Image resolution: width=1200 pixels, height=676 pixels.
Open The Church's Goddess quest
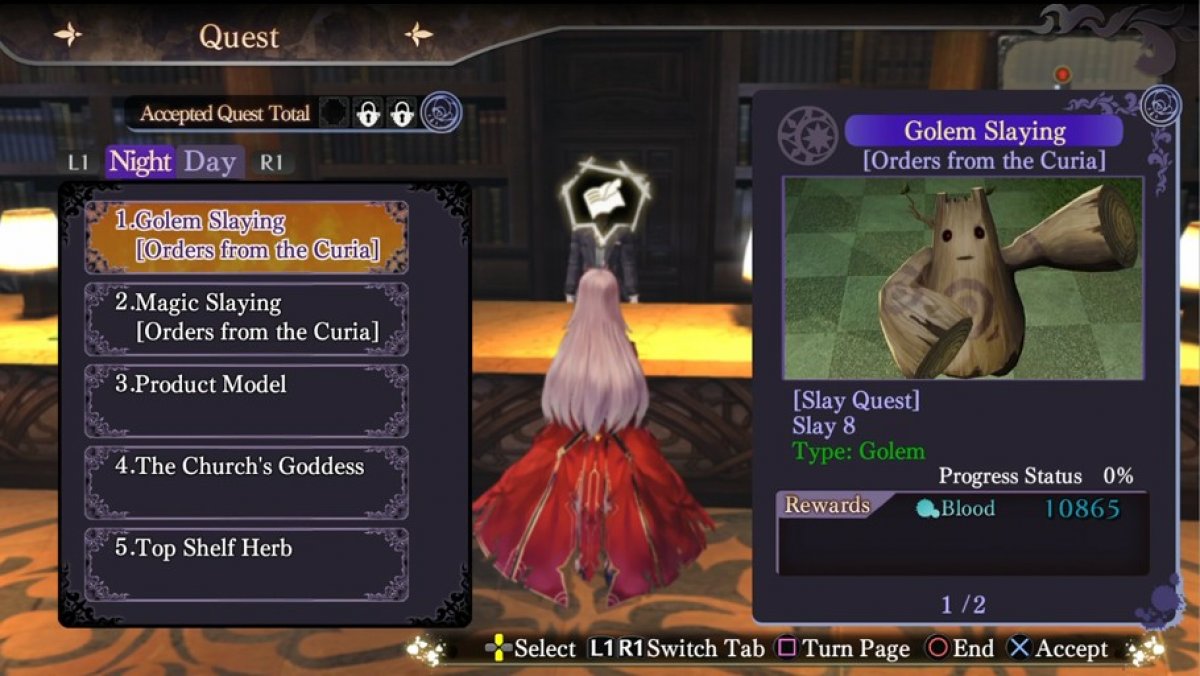(247, 482)
